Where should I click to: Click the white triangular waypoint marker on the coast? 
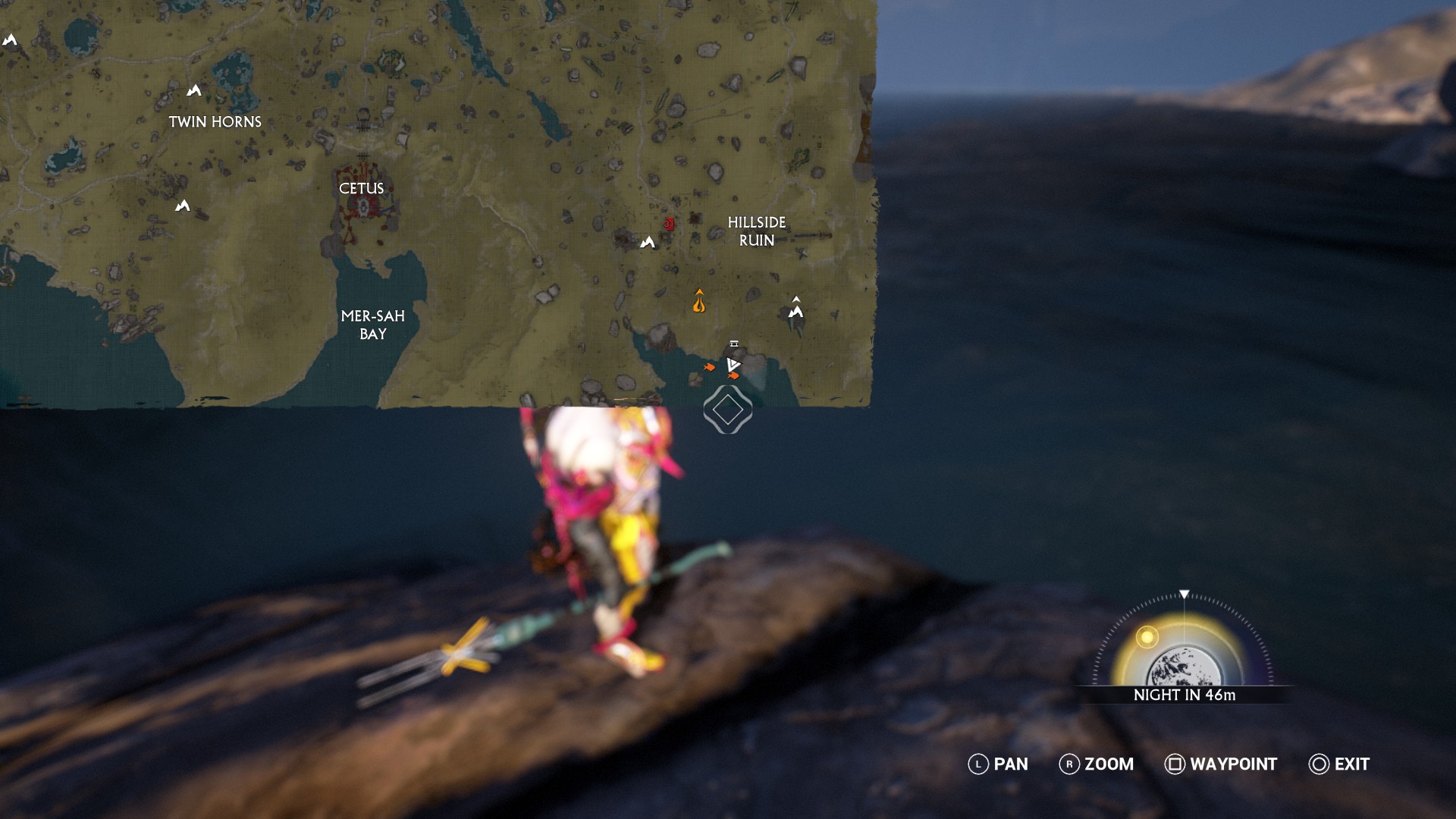[x=733, y=362]
